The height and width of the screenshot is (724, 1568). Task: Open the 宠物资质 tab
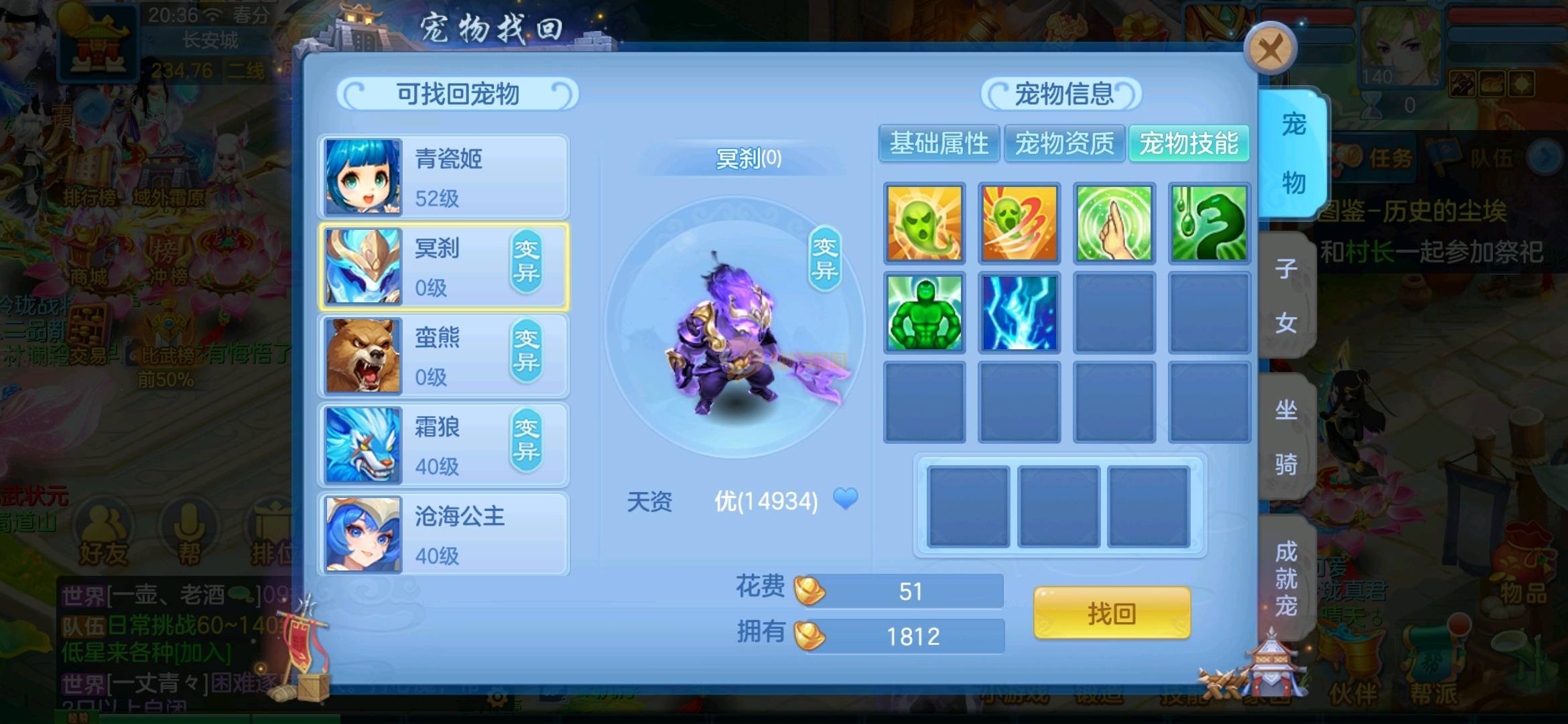pos(1064,143)
